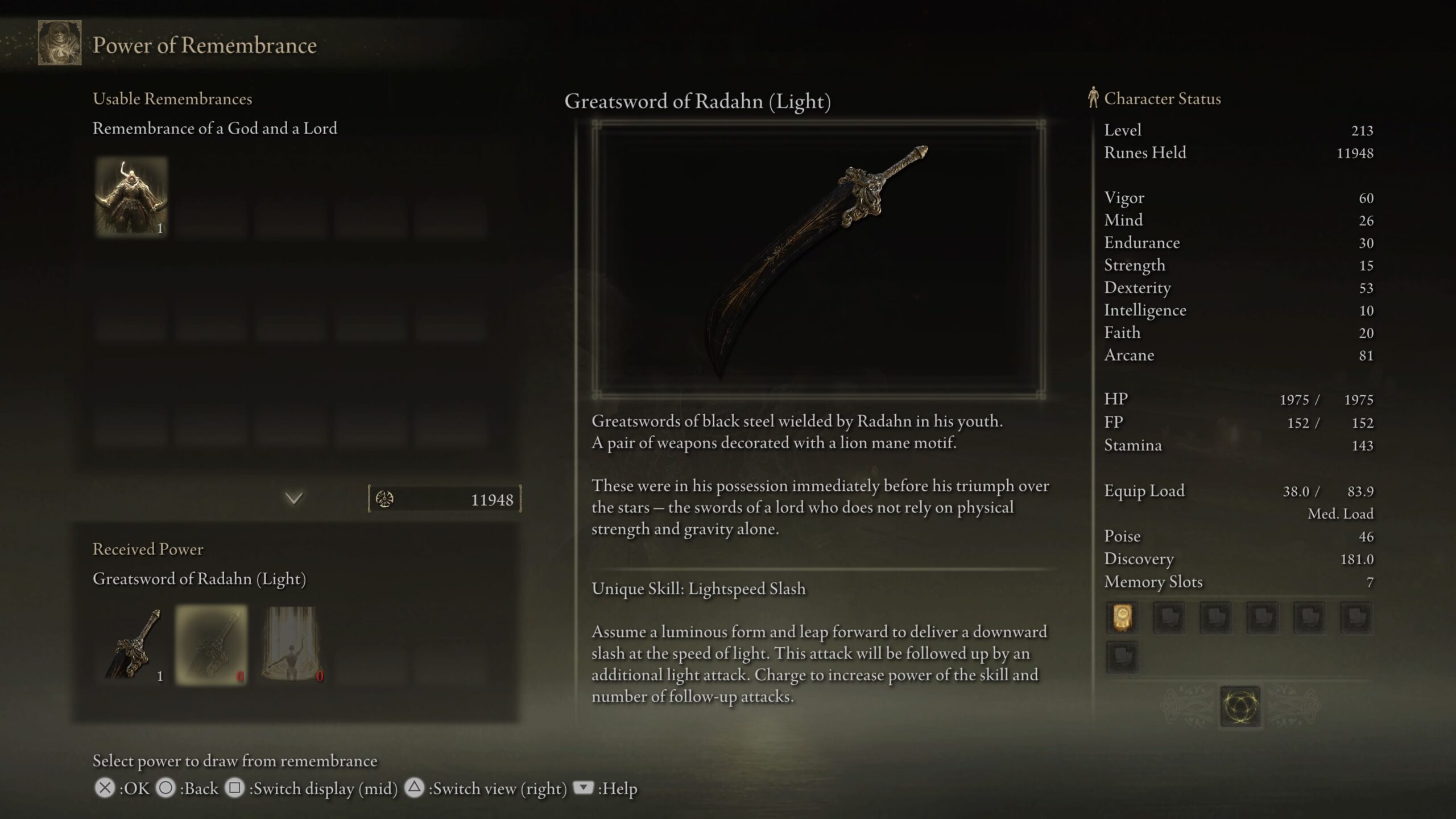
Task: Select the Remembrance of a God and a Lord
Action: coord(131,197)
